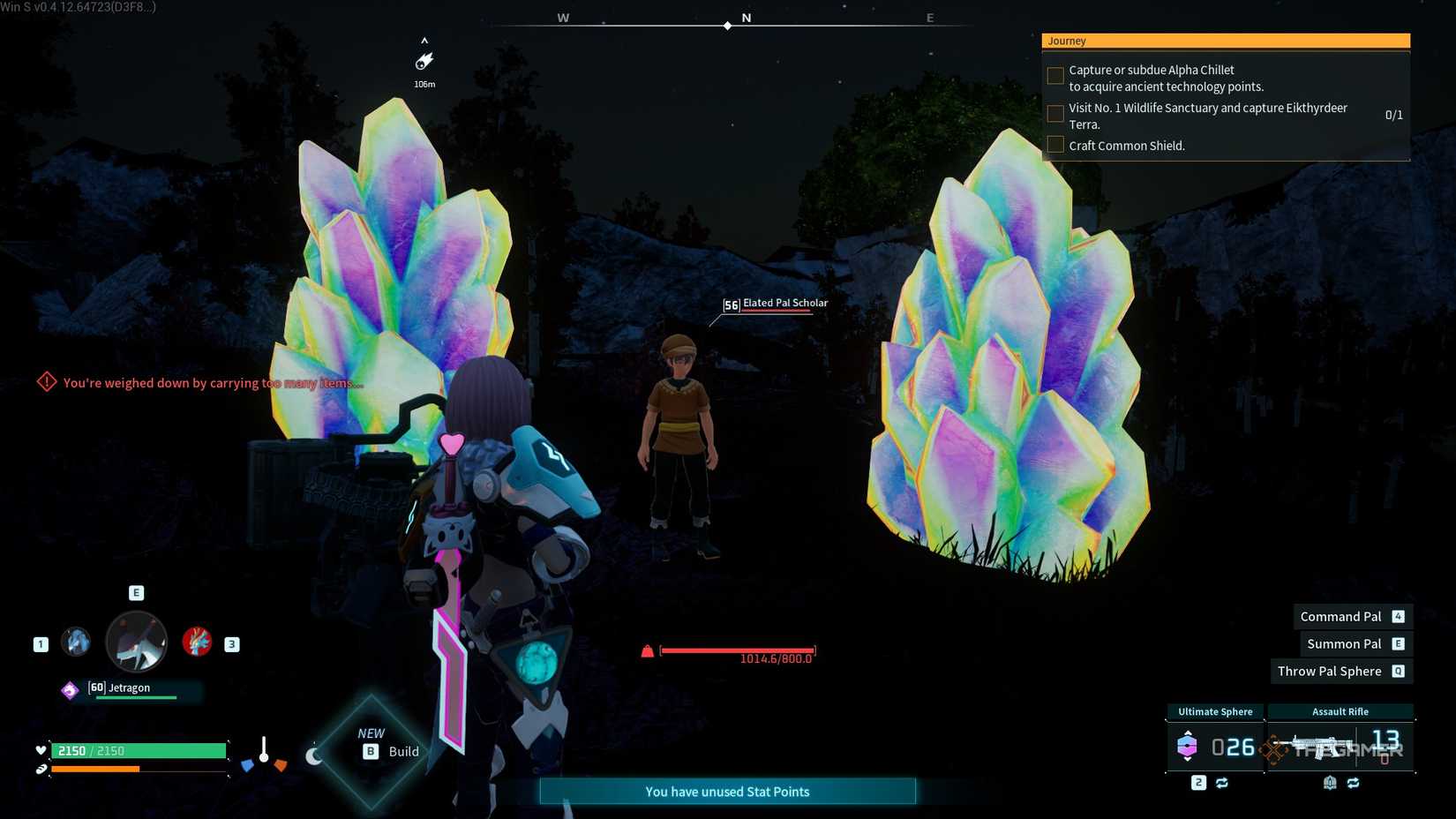
Task: Check the Craft Common Shield objective checkbox
Action: pyautogui.click(x=1055, y=144)
